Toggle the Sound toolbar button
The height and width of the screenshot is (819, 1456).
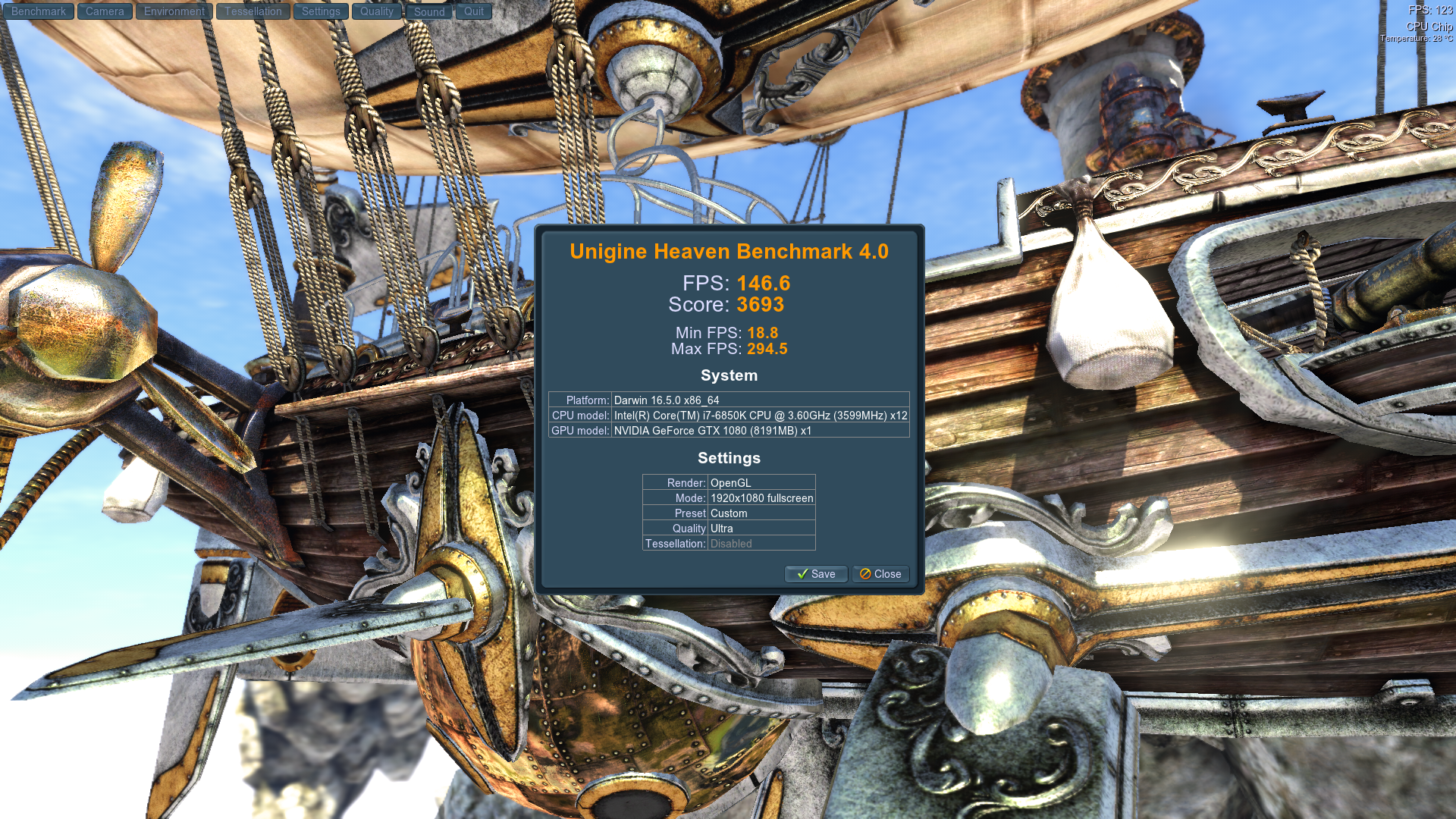[x=429, y=11]
